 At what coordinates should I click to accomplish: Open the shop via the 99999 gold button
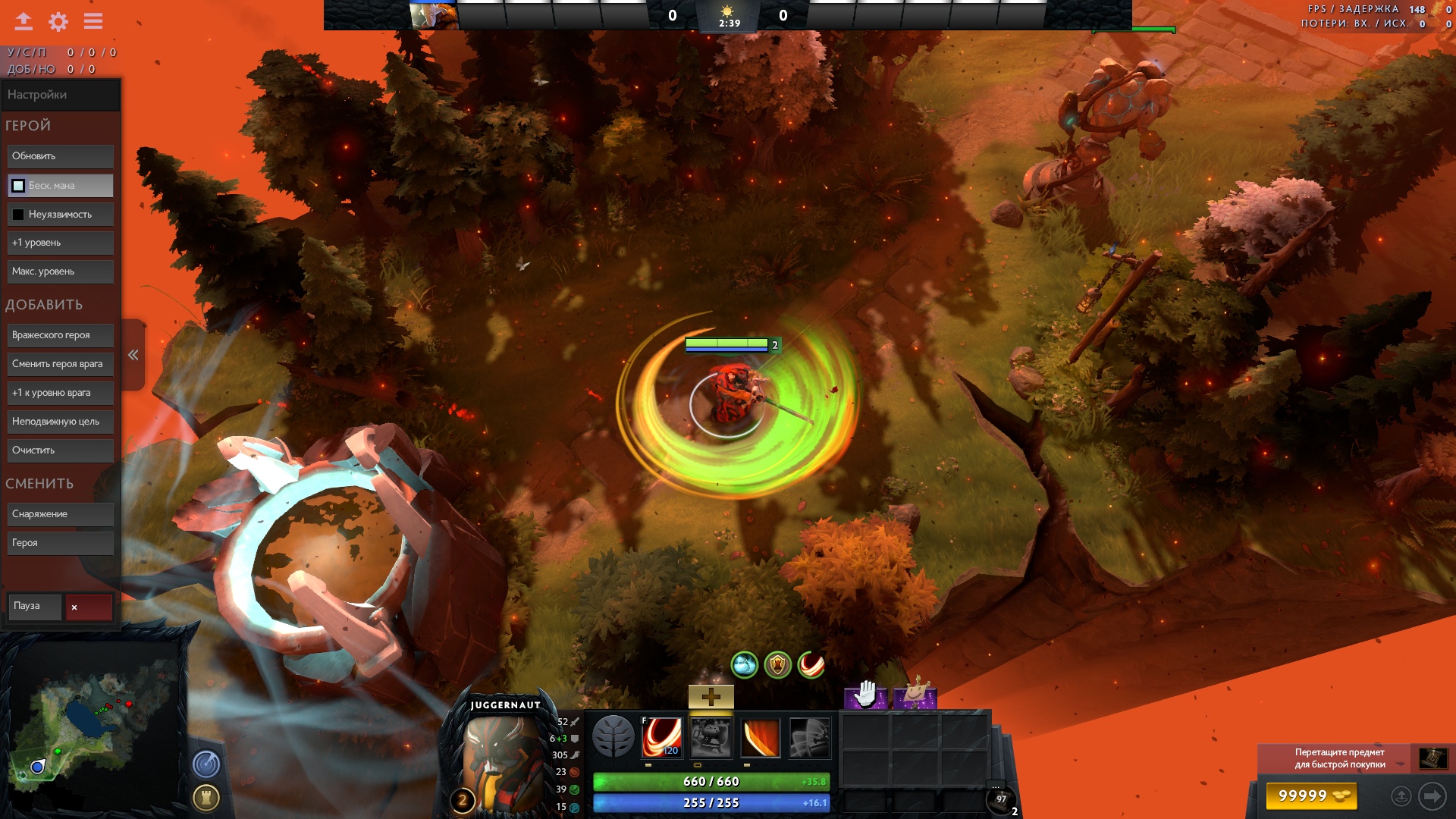(1311, 795)
